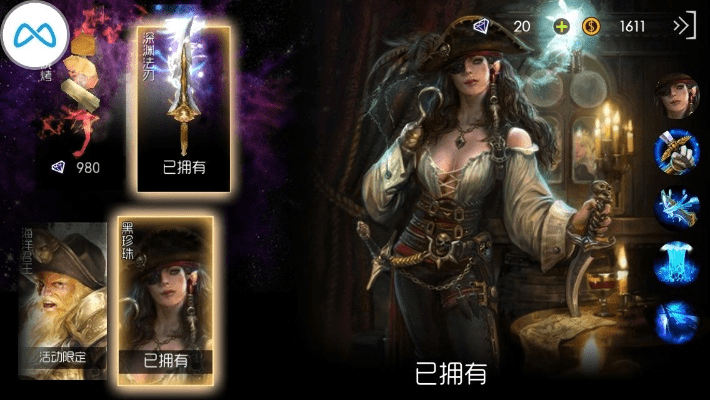Show the blue water burst skill icon
The image size is (710, 400).
click(x=675, y=265)
